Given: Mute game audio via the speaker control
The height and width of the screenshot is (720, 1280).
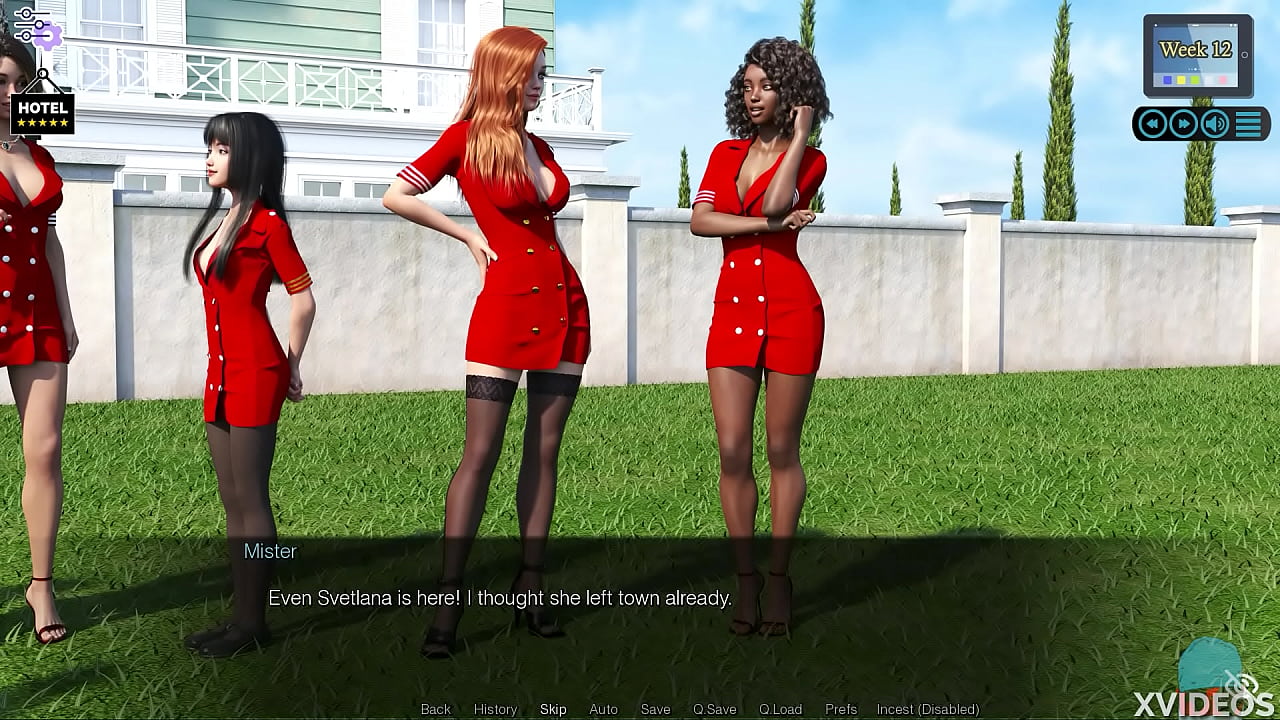Looking at the screenshot, I should [1213, 123].
